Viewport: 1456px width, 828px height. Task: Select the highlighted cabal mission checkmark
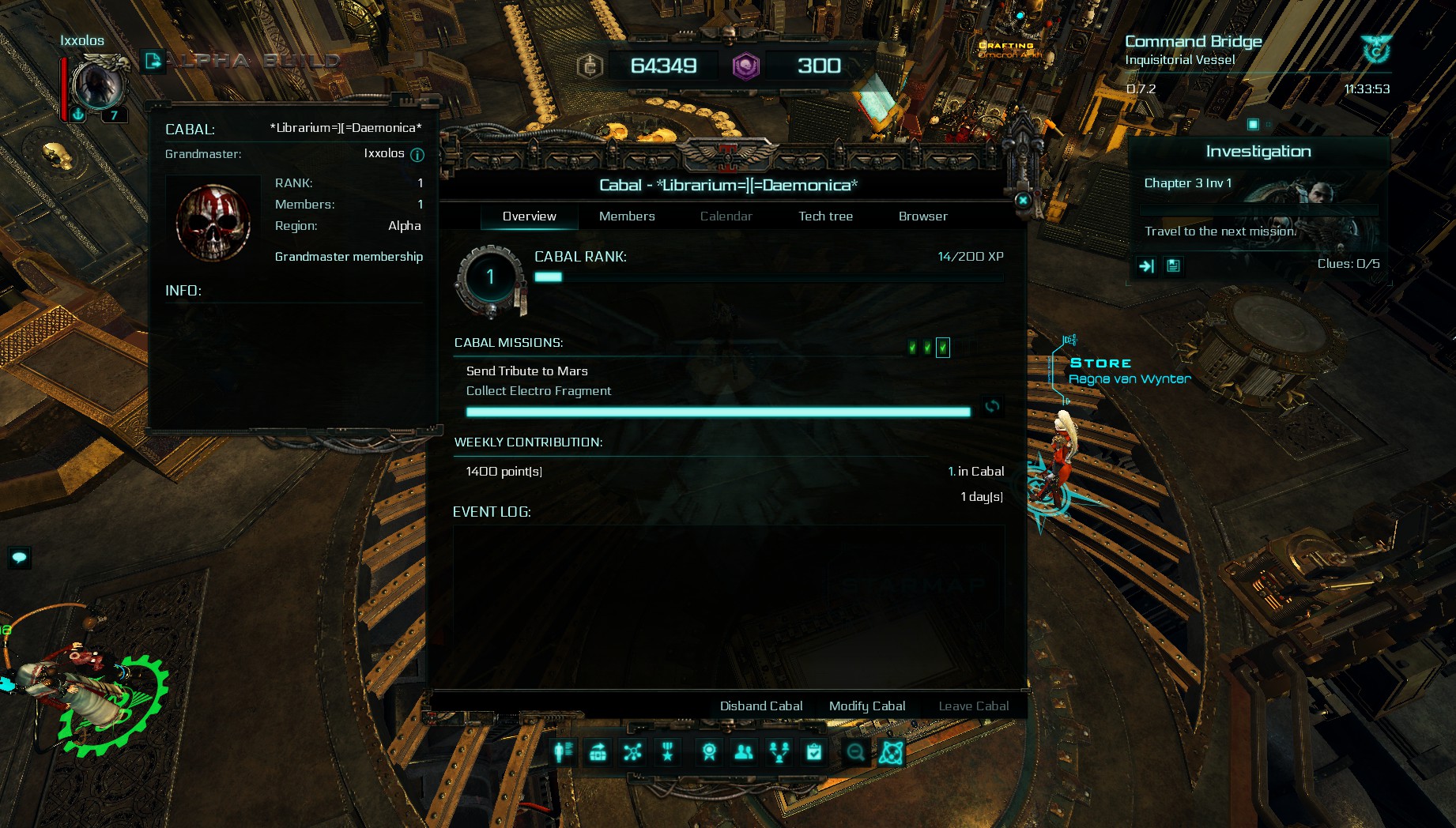pos(943,348)
